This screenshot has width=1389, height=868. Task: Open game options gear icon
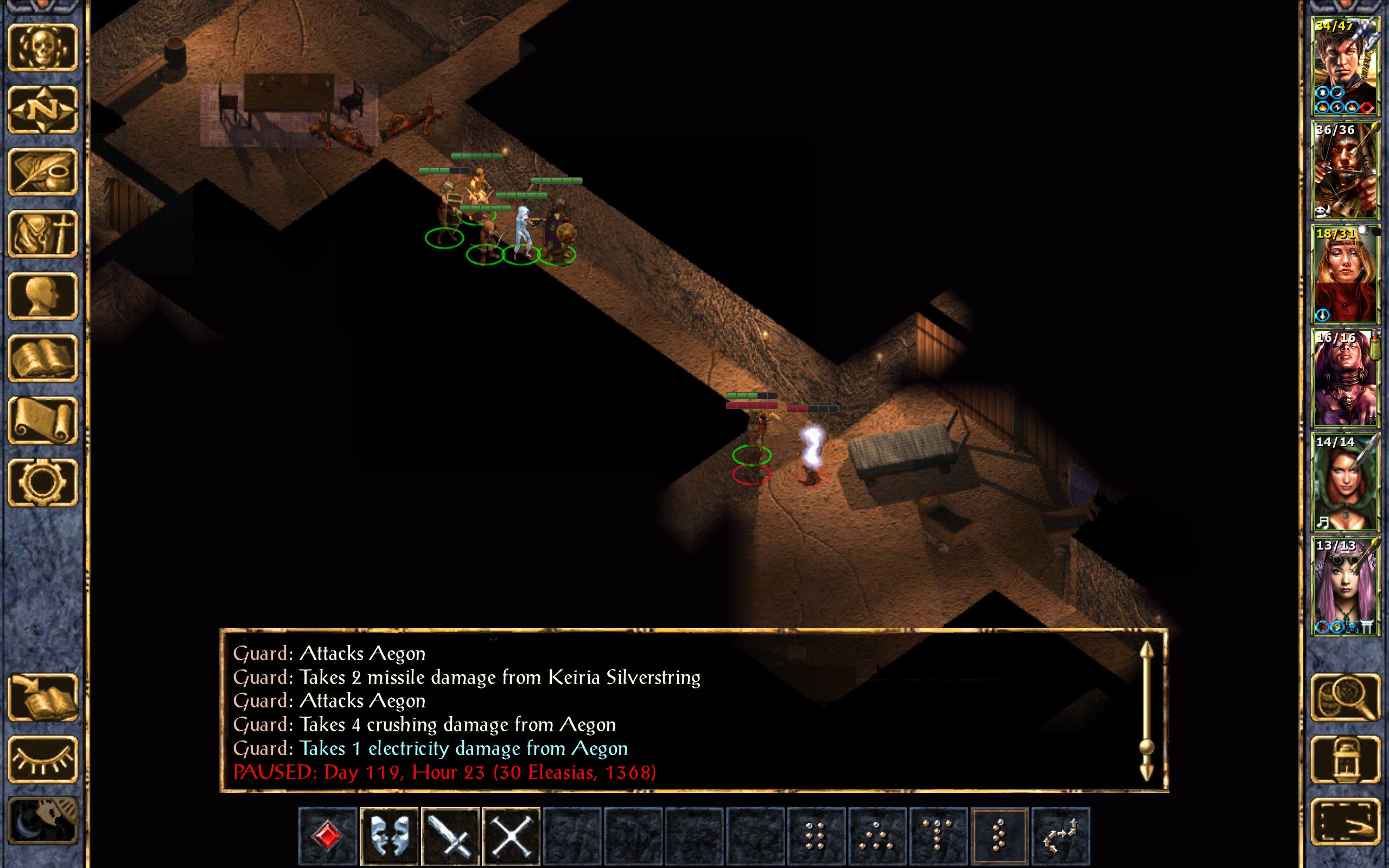click(42, 482)
